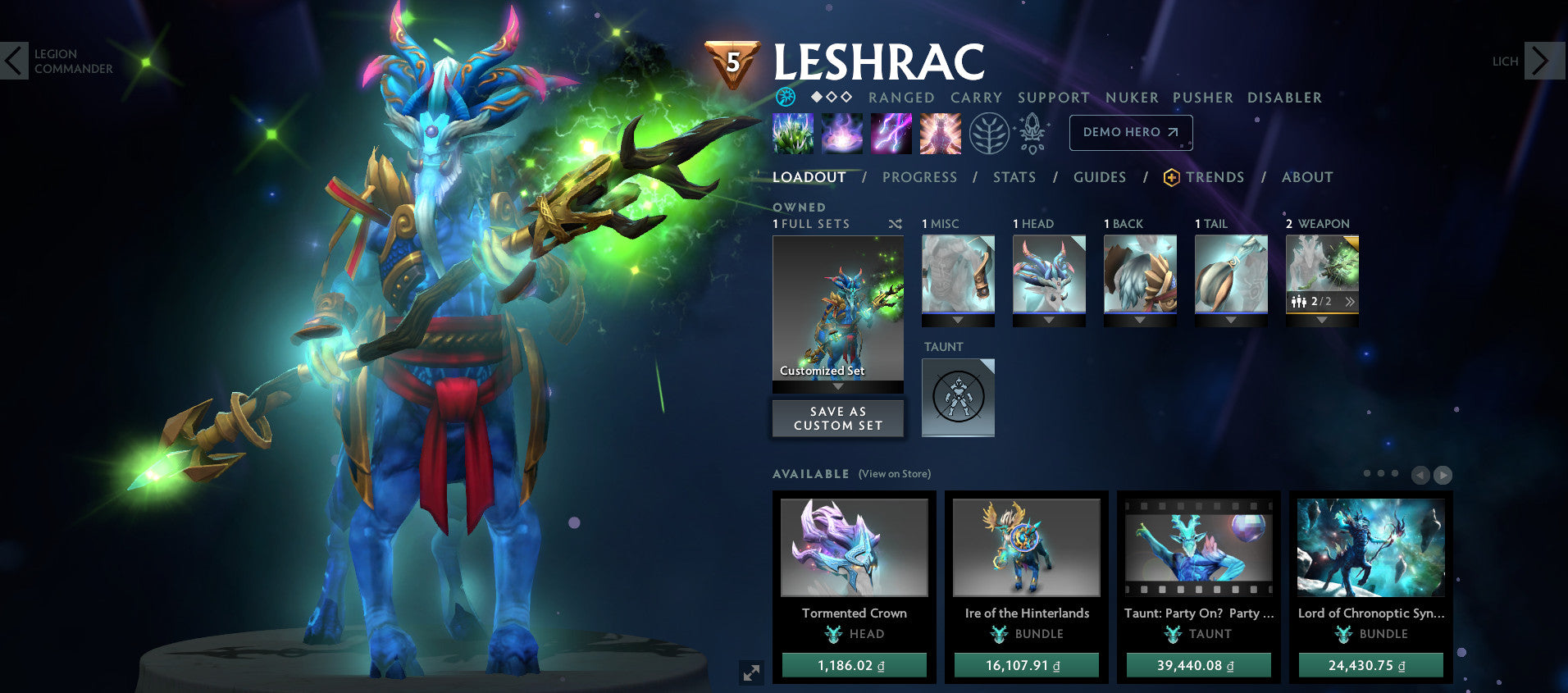Expand the Back item slot dropdown

(x=1140, y=318)
